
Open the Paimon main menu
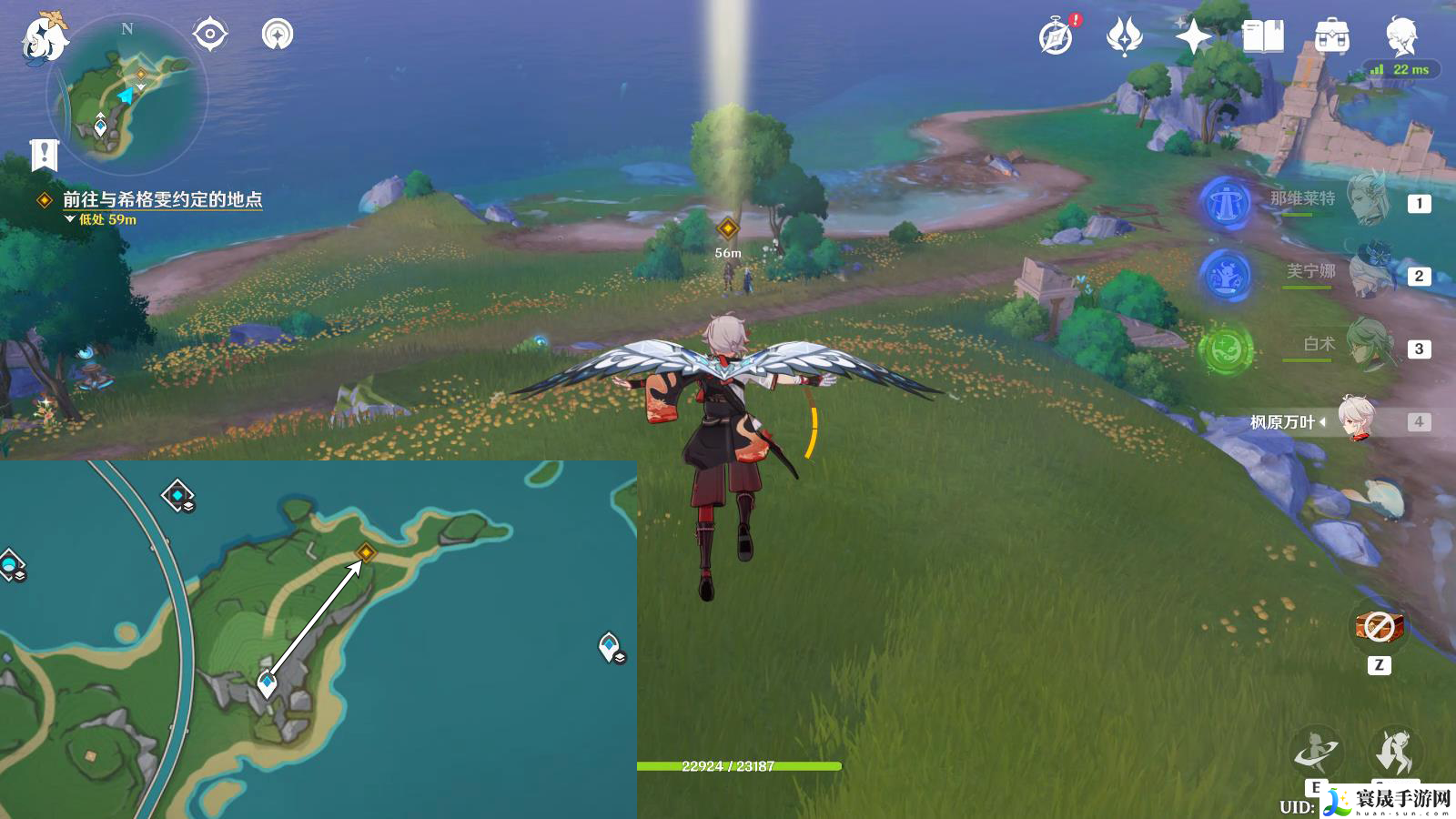[43, 38]
